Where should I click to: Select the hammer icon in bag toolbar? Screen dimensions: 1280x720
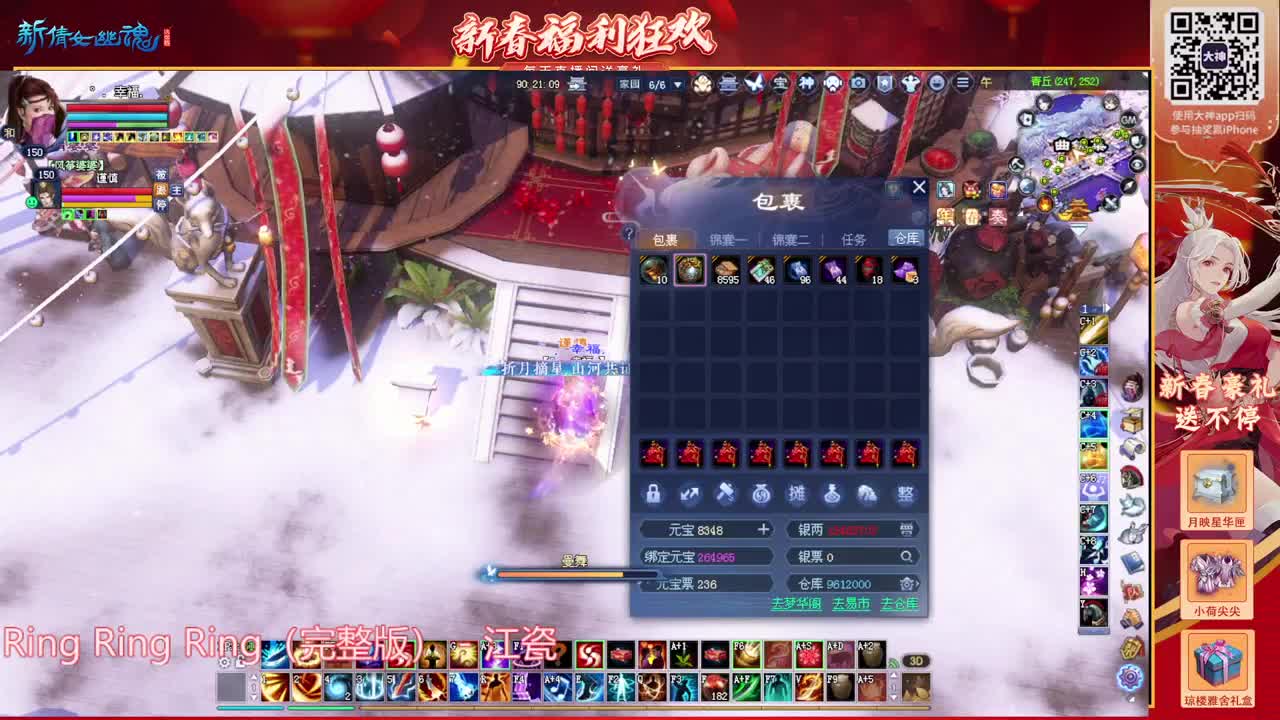pos(726,493)
